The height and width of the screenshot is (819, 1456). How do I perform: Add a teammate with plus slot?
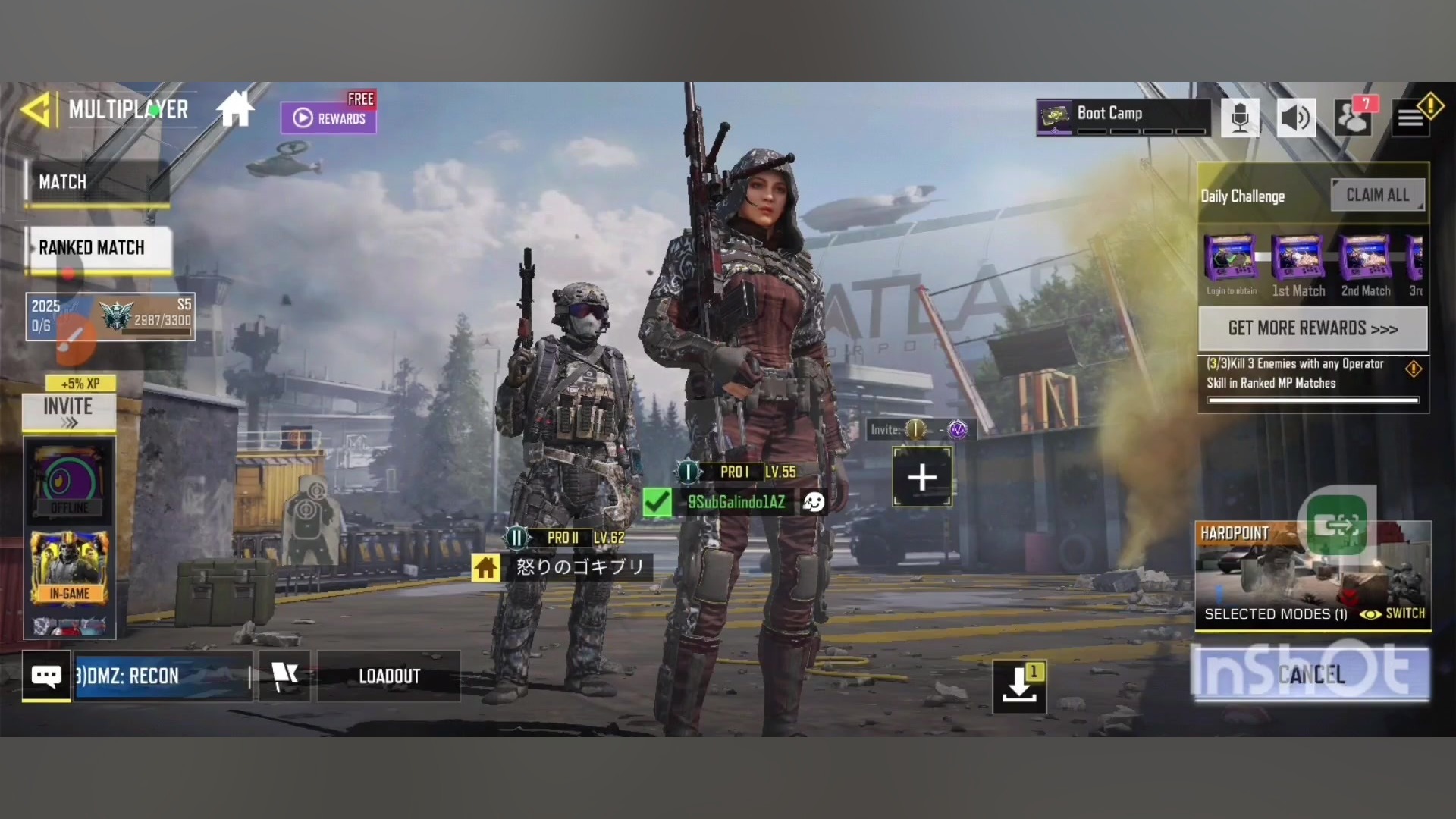pos(922,477)
